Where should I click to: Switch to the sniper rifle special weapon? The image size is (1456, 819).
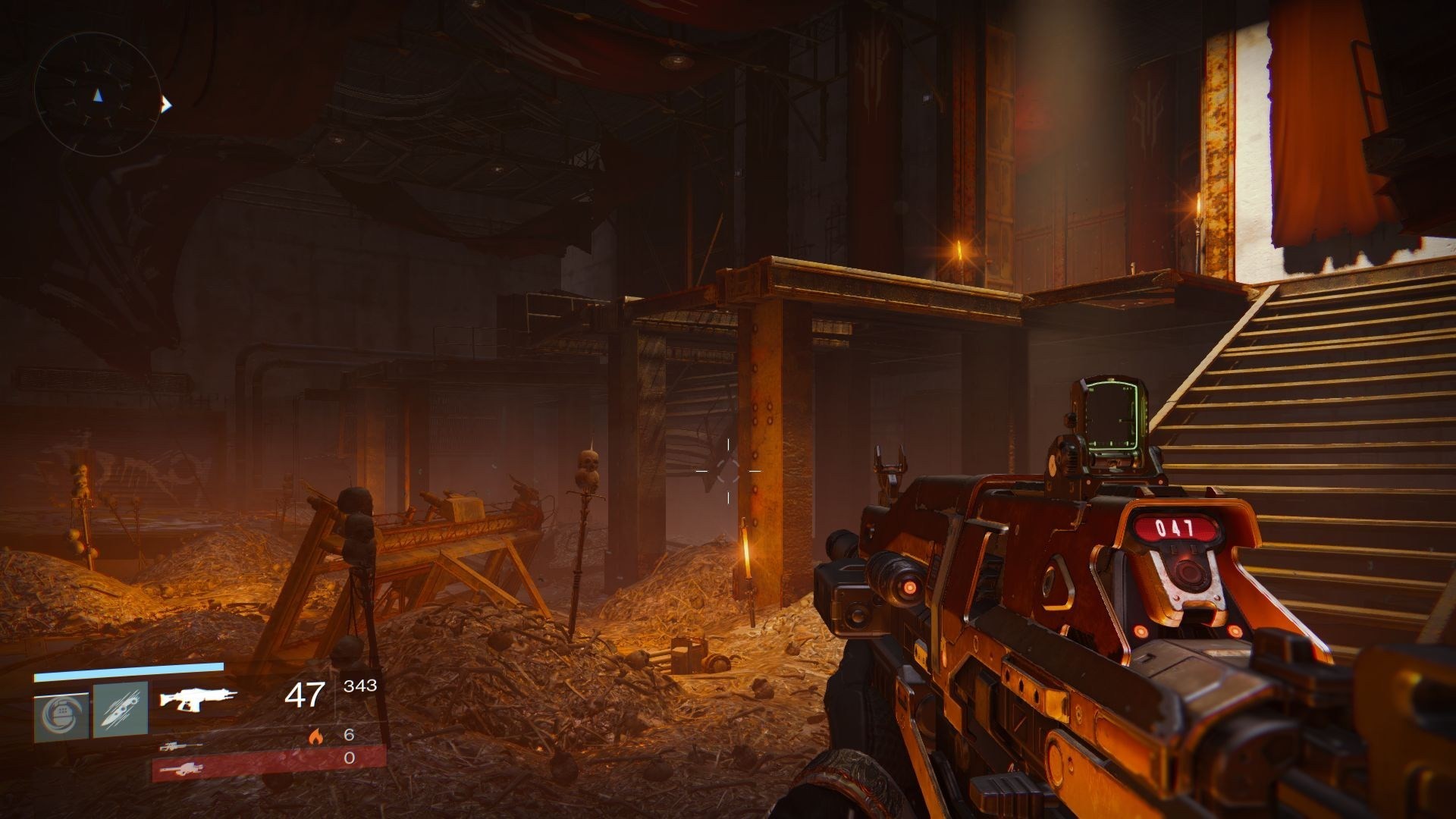181,746
